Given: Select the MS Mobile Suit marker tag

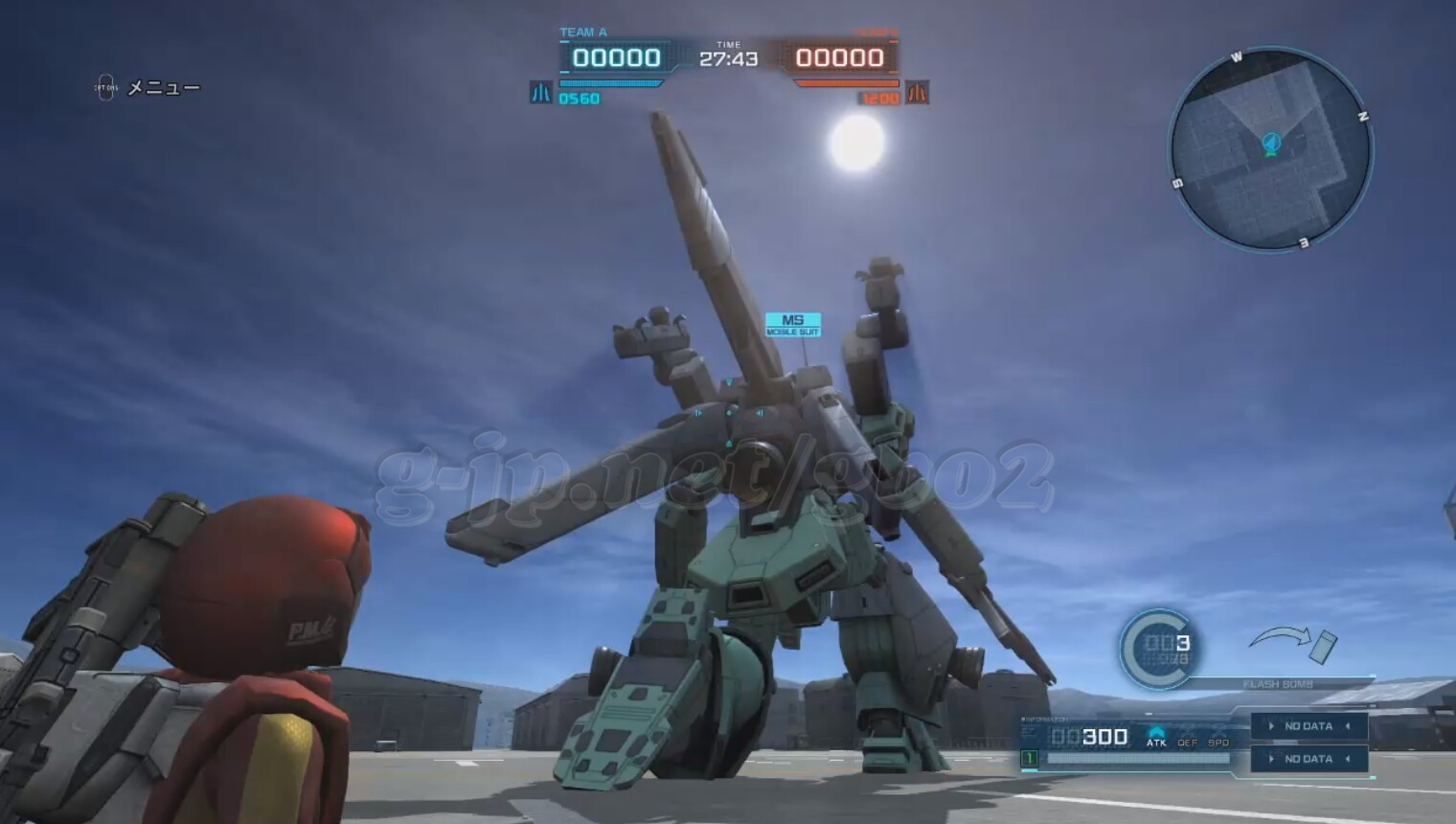Looking at the screenshot, I should click(x=792, y=325).
